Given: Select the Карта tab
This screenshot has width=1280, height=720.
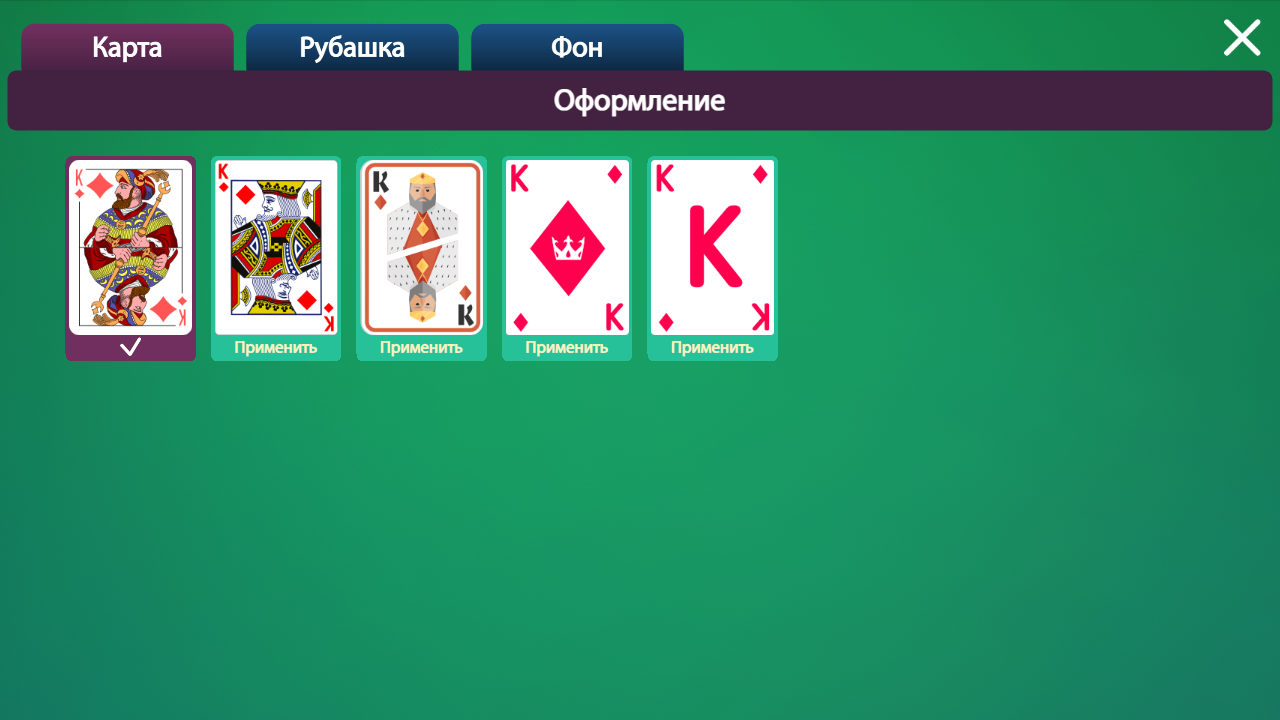Looking at the screenshot, I should (x=127, y=47).
